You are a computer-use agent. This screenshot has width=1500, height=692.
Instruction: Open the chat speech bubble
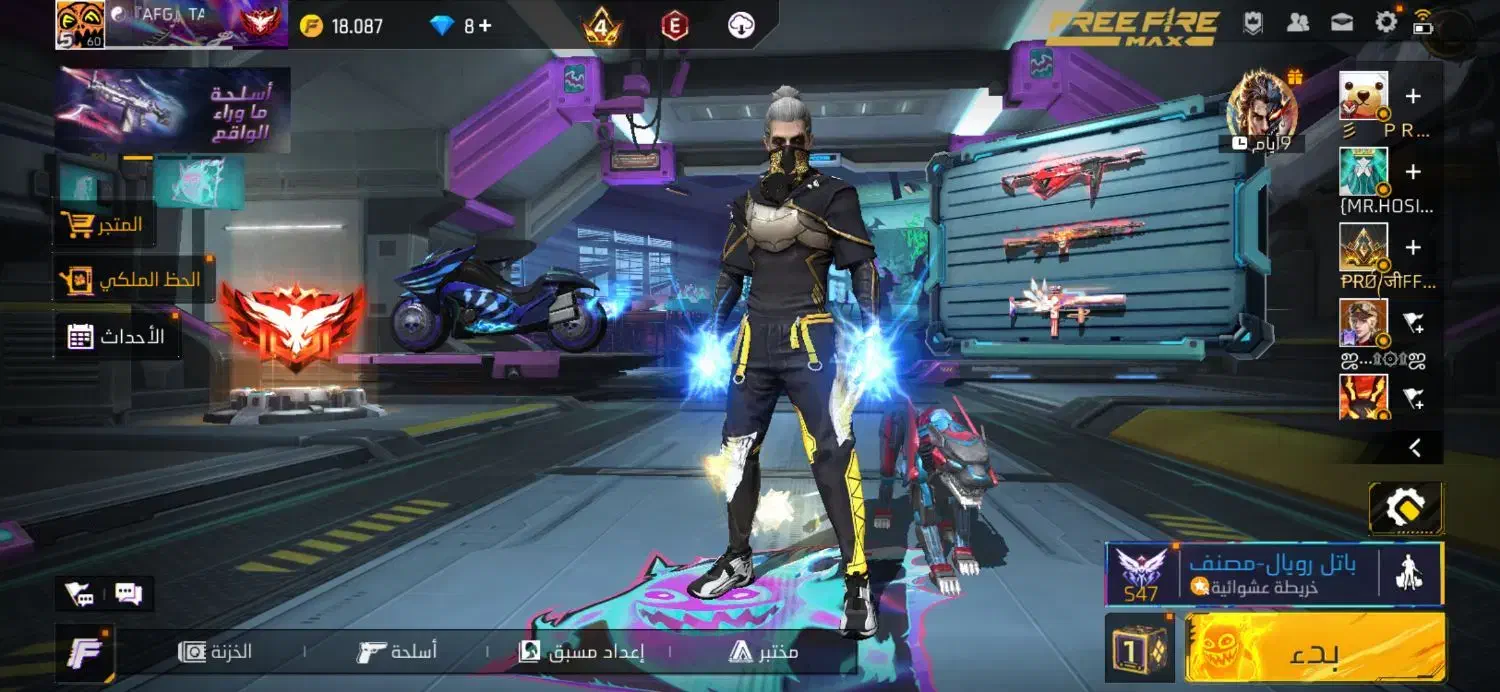pos(129,594)
